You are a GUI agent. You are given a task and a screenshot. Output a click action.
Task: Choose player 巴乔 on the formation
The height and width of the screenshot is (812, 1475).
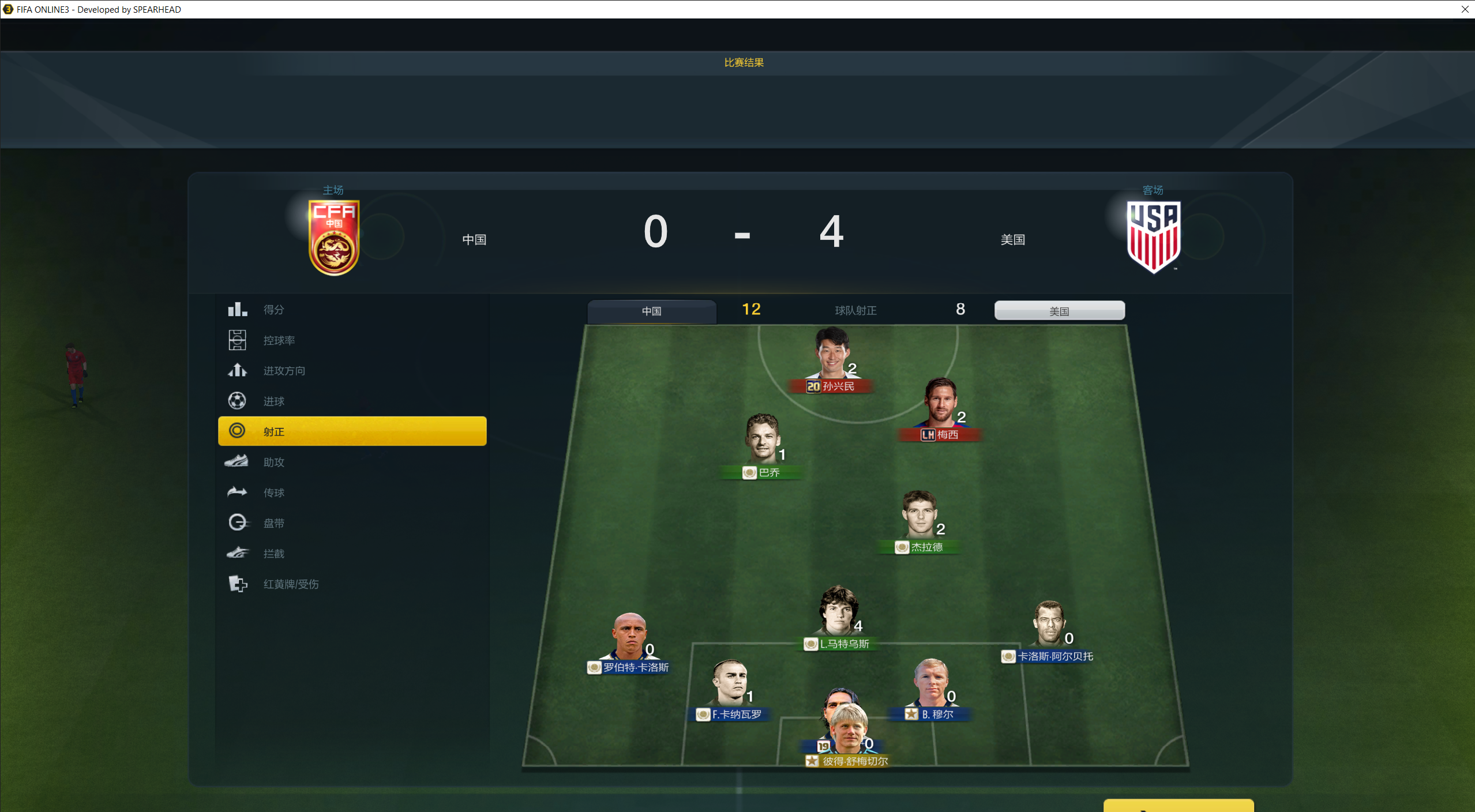point(762,441)
